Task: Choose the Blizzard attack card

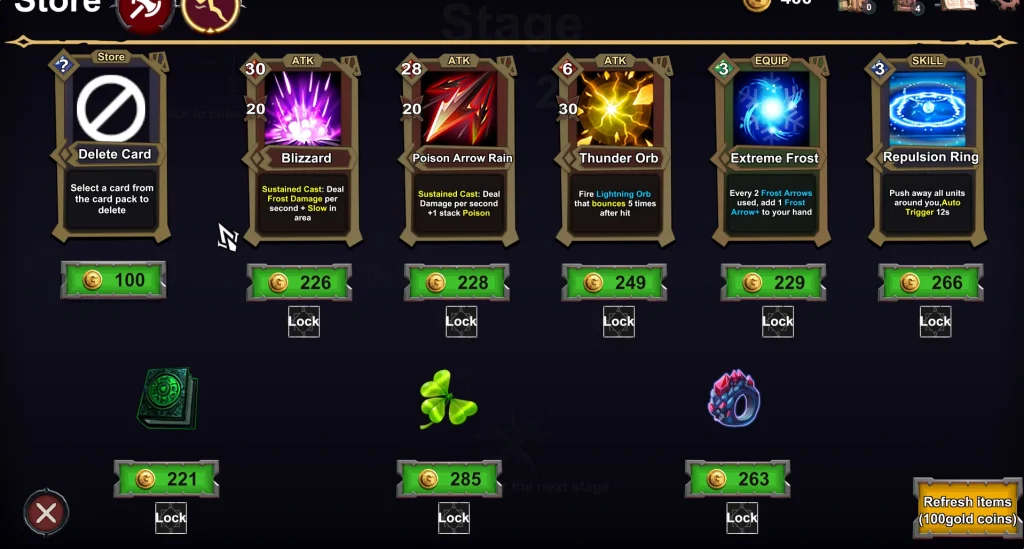Action: click(305, 150)
